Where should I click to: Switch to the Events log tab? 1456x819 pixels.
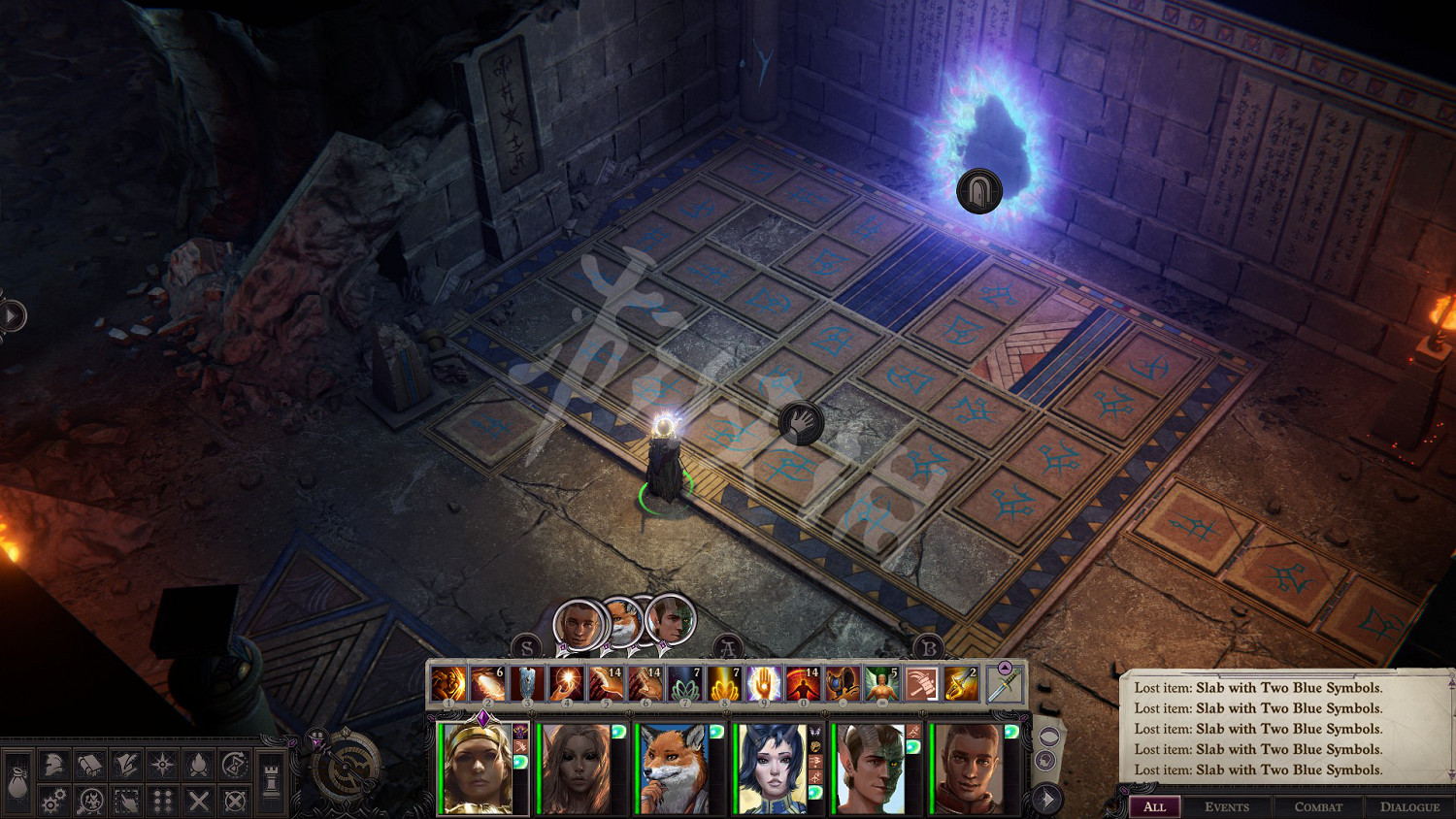1227,806
